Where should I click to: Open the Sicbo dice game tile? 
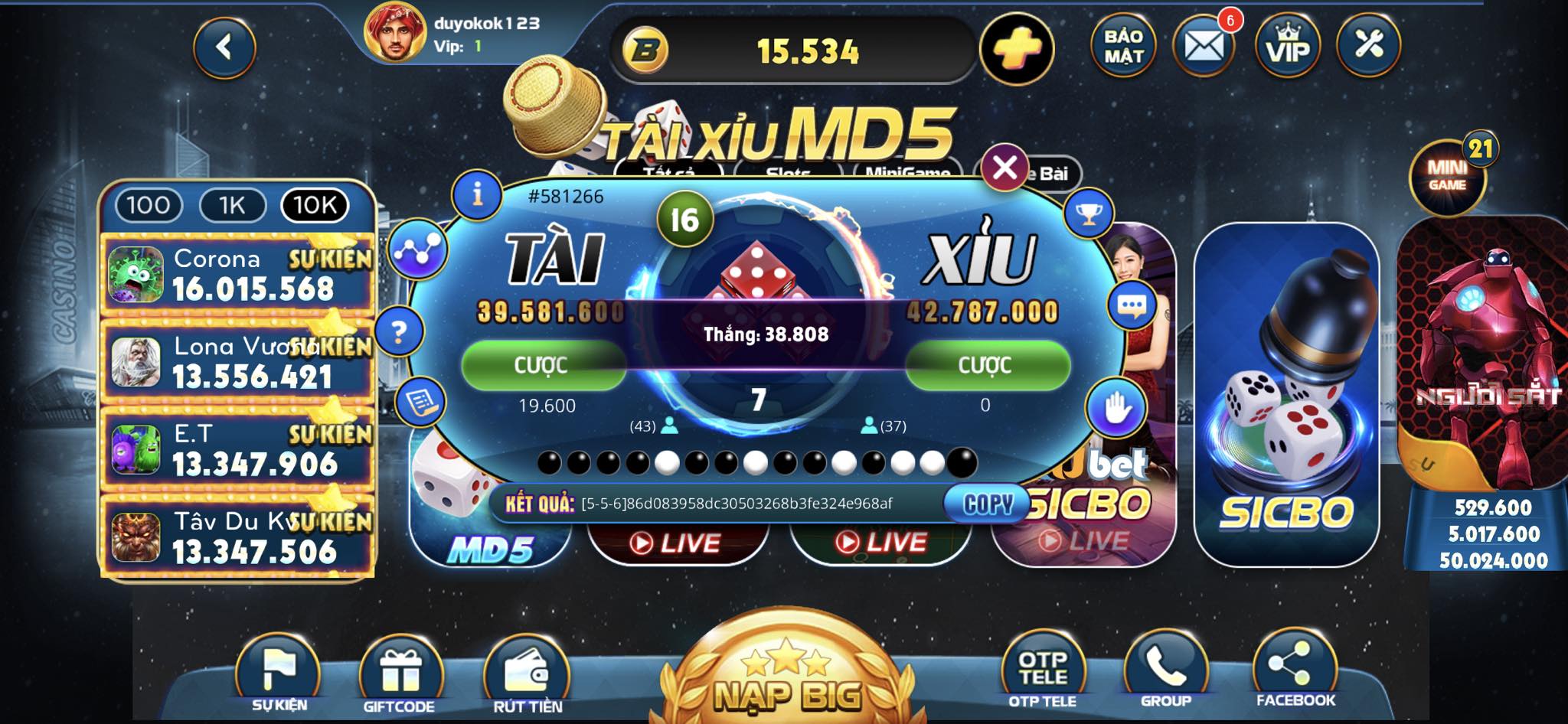click(x=1286, y=394)
